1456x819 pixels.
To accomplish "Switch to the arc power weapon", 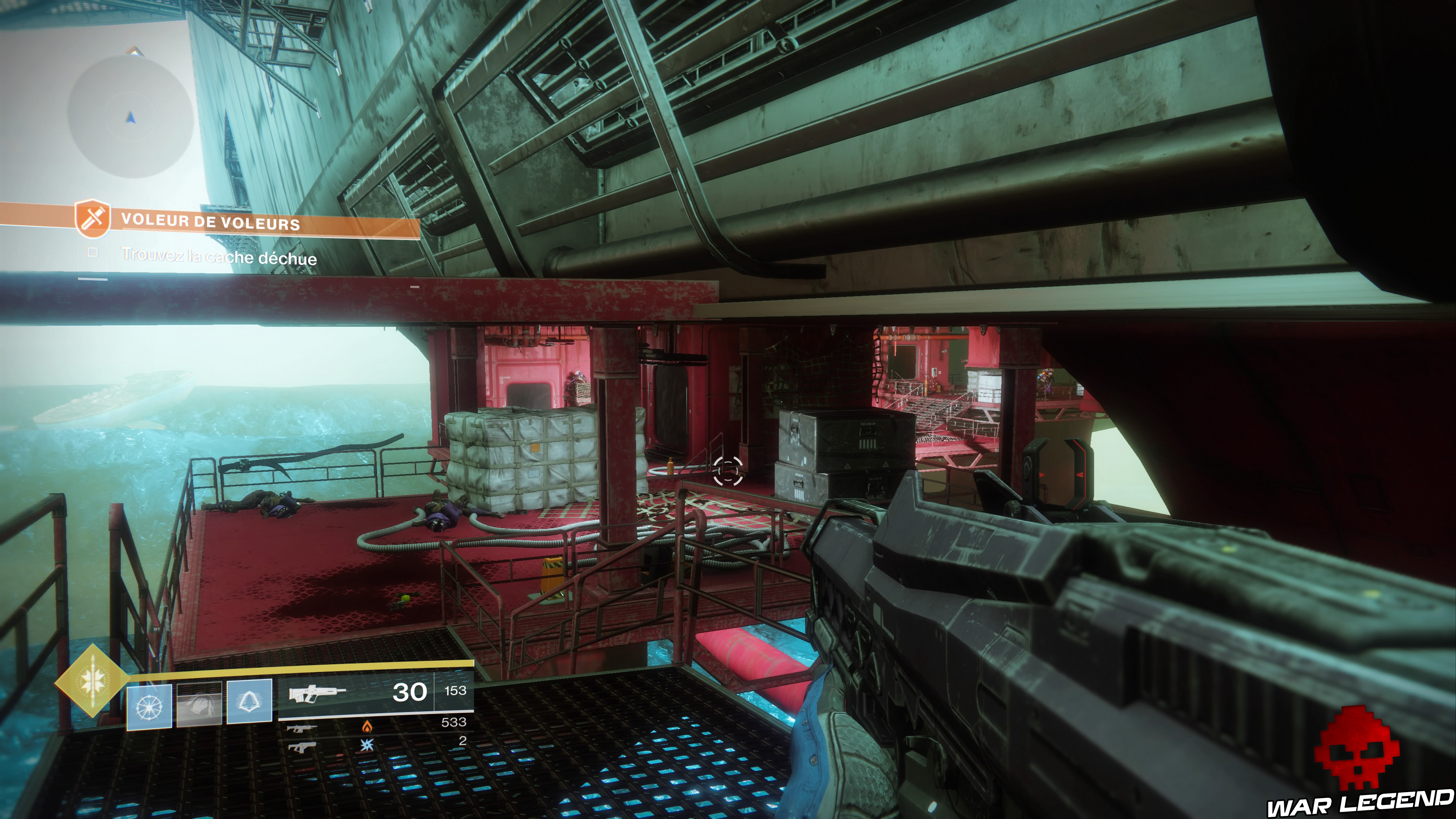I will 301,747.
